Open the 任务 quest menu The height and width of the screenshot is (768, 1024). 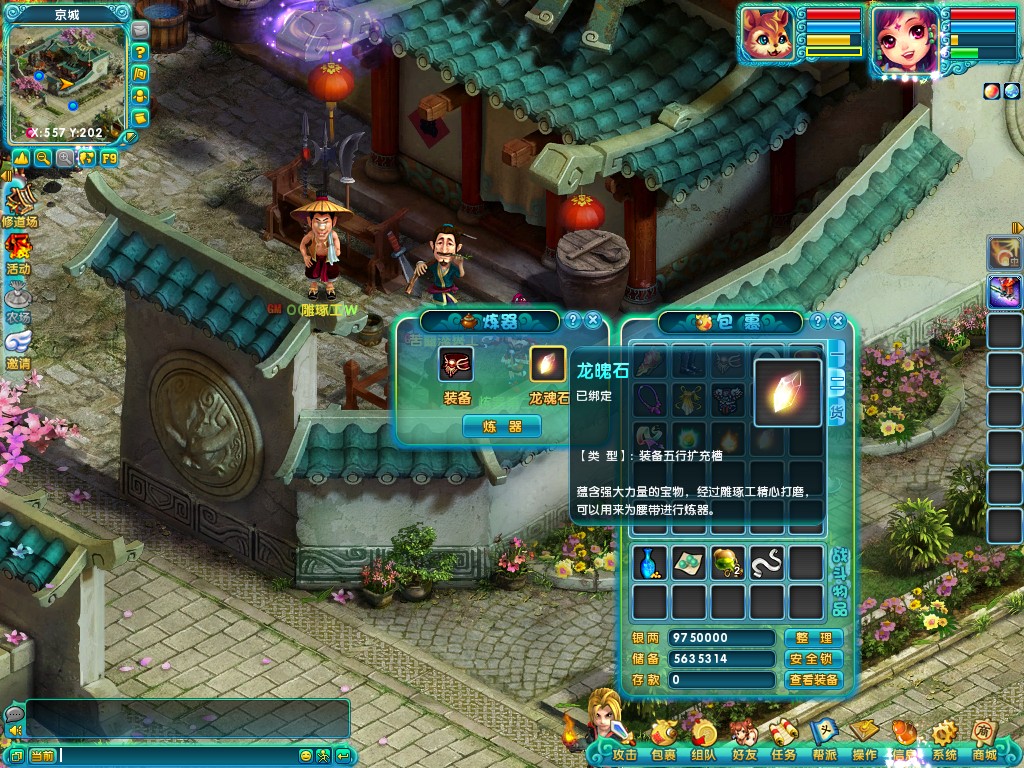783,747
